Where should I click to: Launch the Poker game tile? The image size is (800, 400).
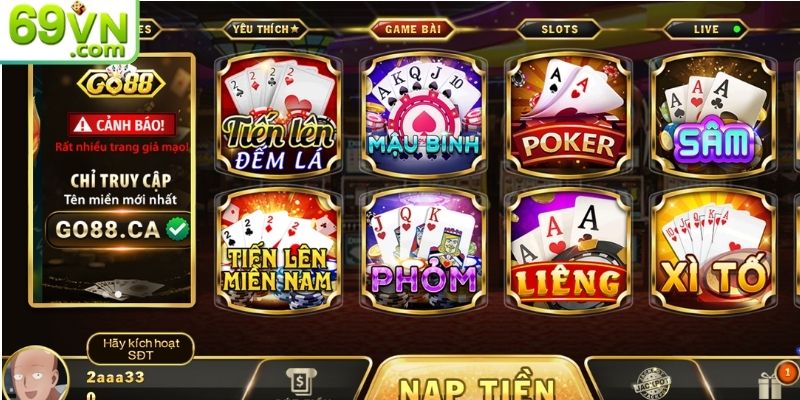[x=567, y=113]
